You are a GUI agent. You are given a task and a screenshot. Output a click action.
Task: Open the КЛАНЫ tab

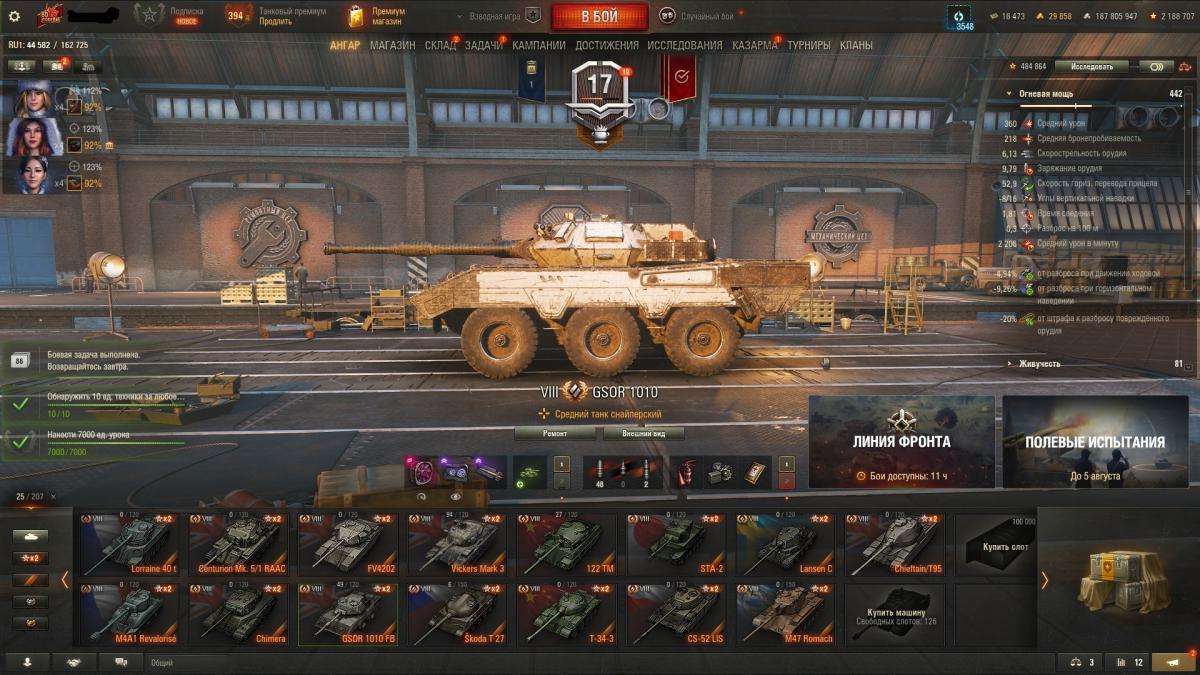coord(856,45)
